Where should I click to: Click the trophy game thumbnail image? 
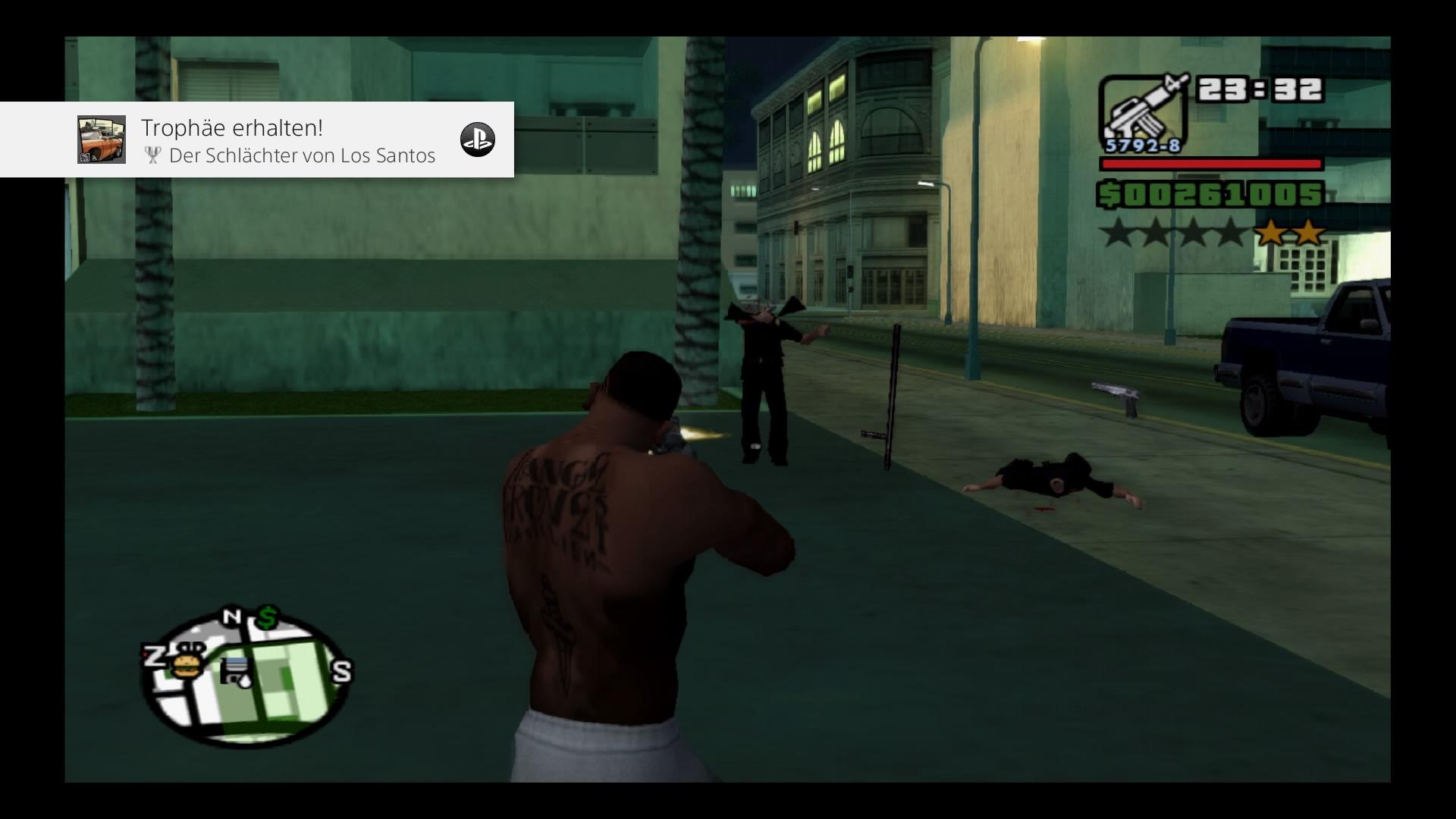pos(102,140)
